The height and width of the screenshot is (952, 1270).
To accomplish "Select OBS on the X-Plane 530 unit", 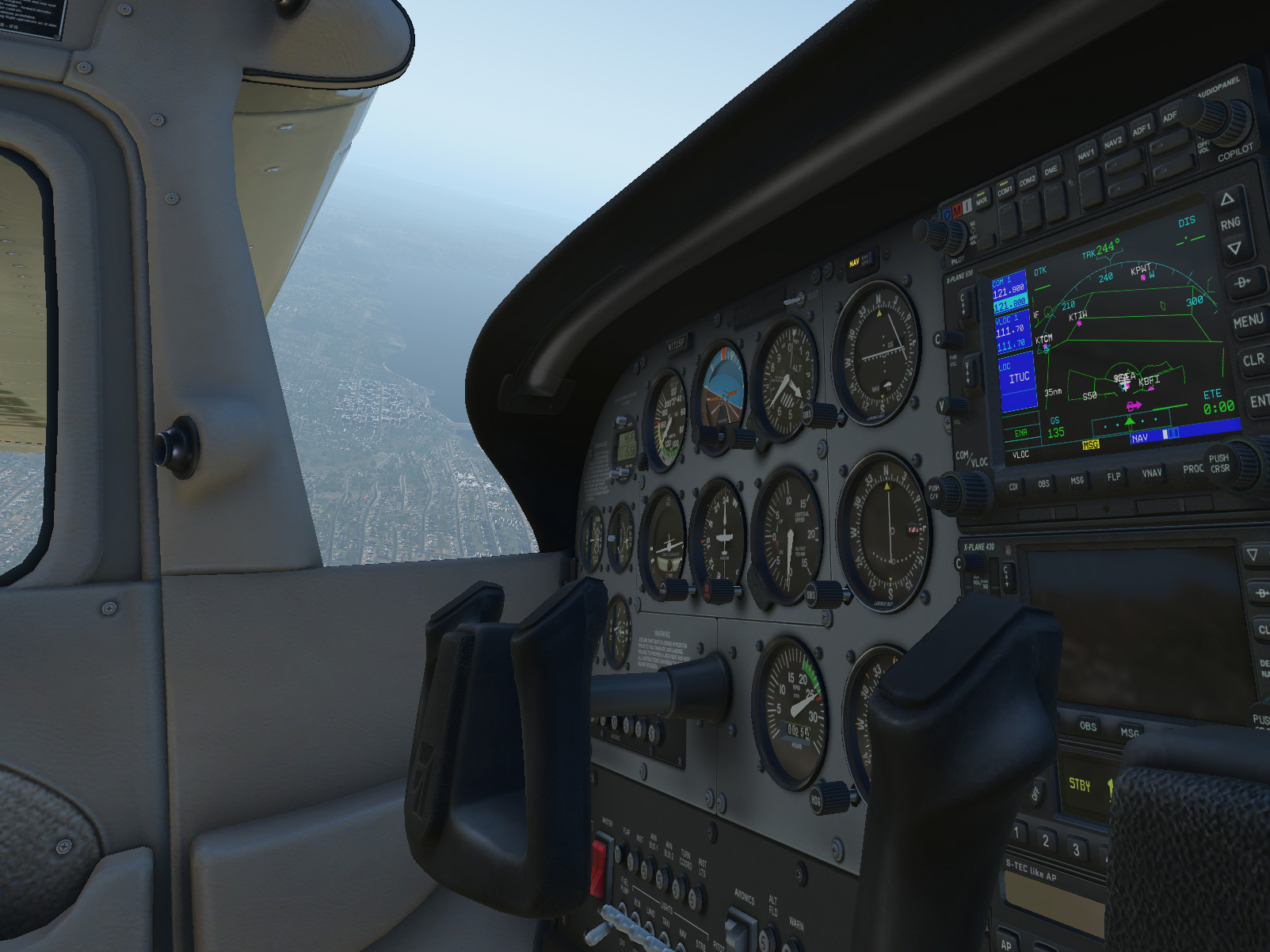I will tap(1043, 484).
